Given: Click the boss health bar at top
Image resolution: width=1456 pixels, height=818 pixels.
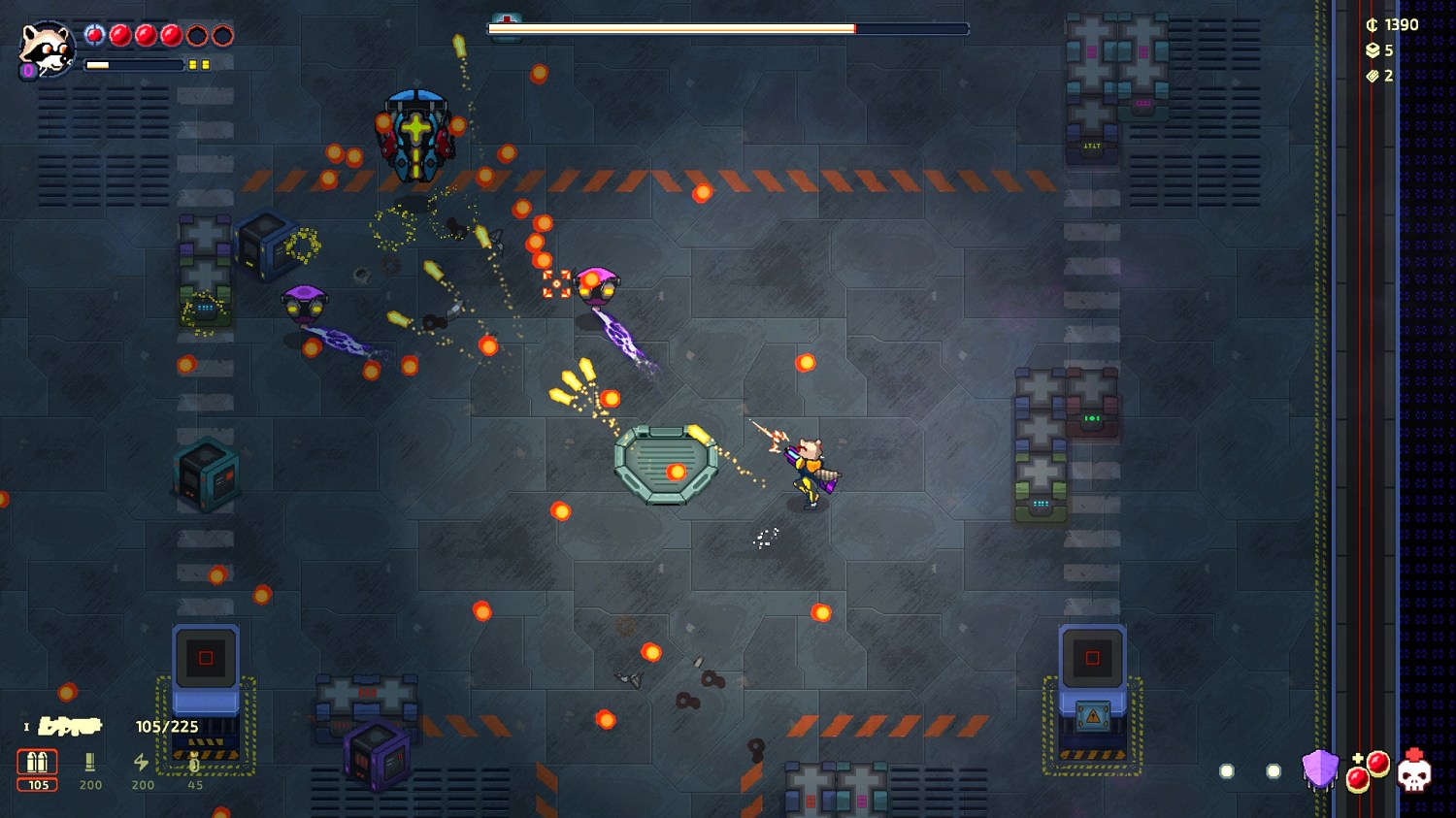Looking at the screenshot, I should [728, 26].
